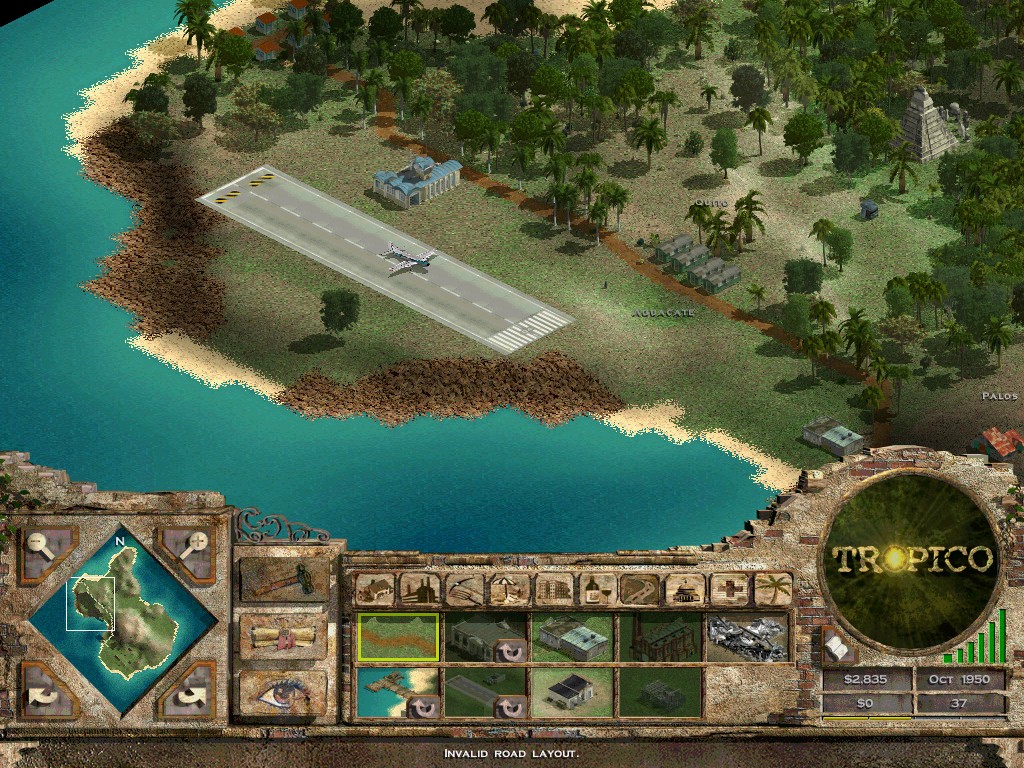This screenshot has width=1024, height=768.
Task: Open the domed capitol government tab
Action: [686, 589]
